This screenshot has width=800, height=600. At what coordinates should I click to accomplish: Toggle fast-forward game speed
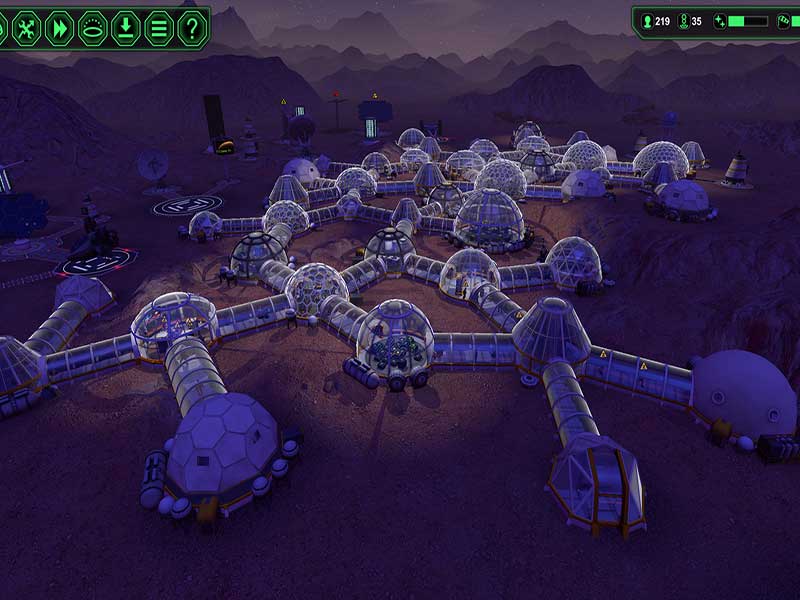pos(59,28)
